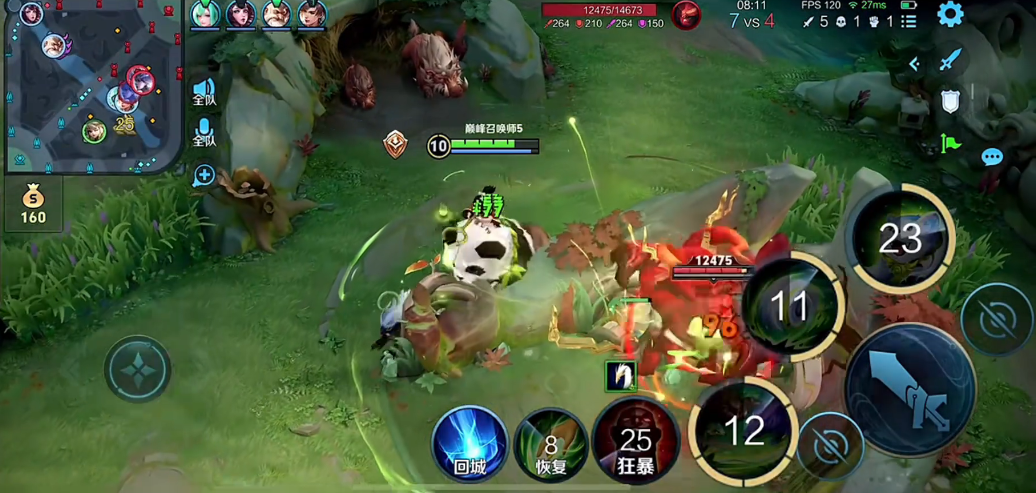Tap the large sword basic attack button
This screenshot has width=1036, height=493.
910,391
